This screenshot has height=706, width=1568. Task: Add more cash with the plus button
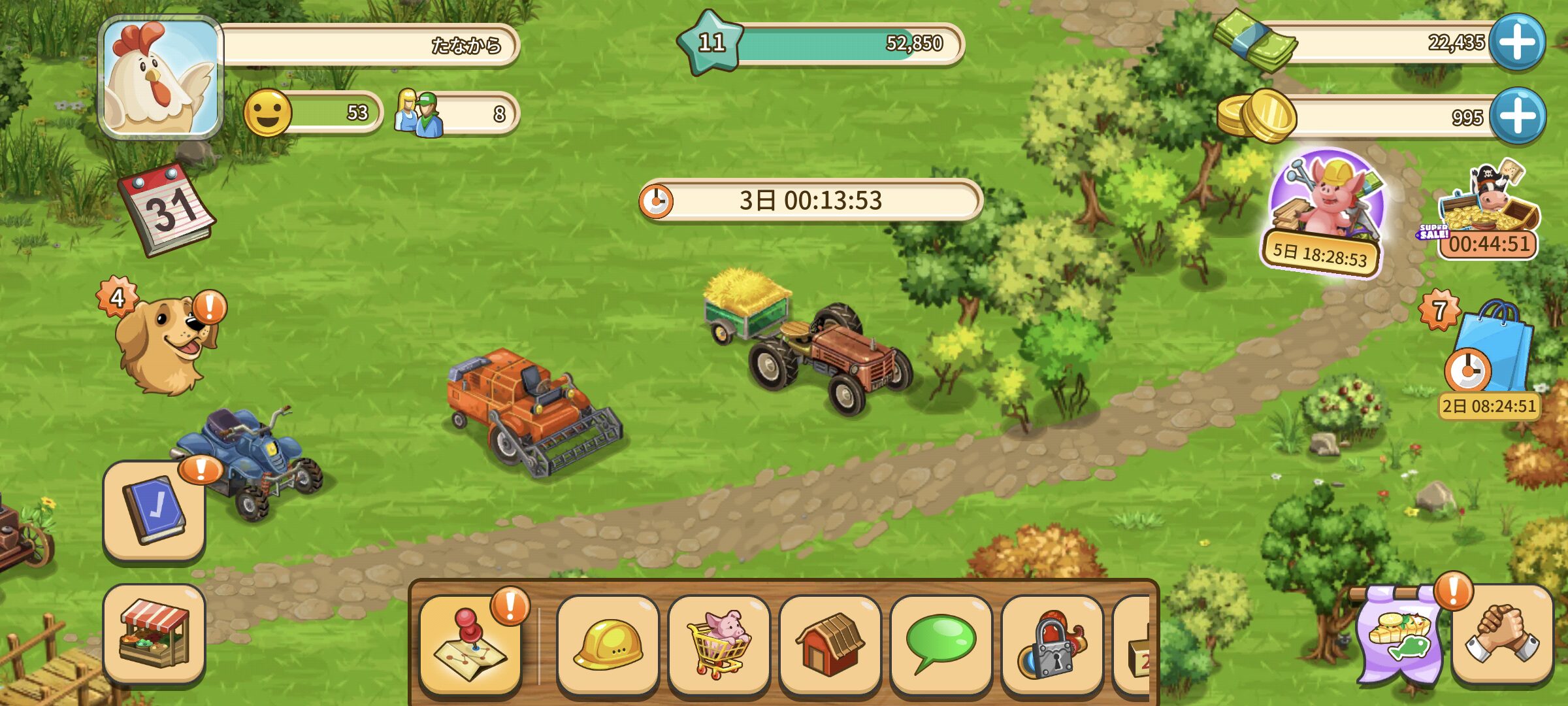tap(1517, 42)
